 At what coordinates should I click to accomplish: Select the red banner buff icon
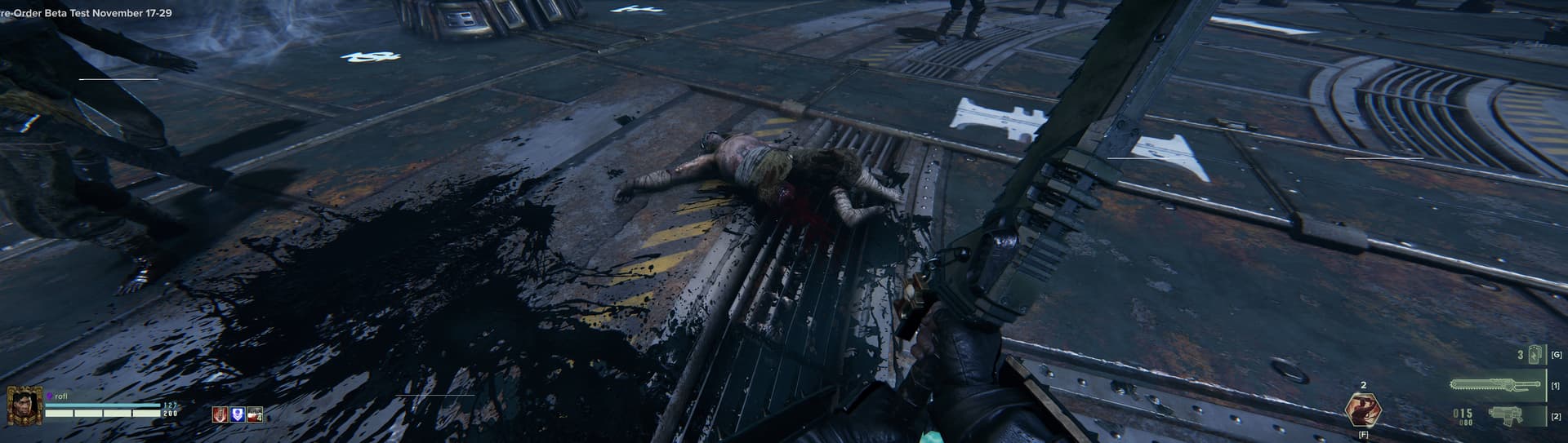pyautogui.click(x=220, y=414)
